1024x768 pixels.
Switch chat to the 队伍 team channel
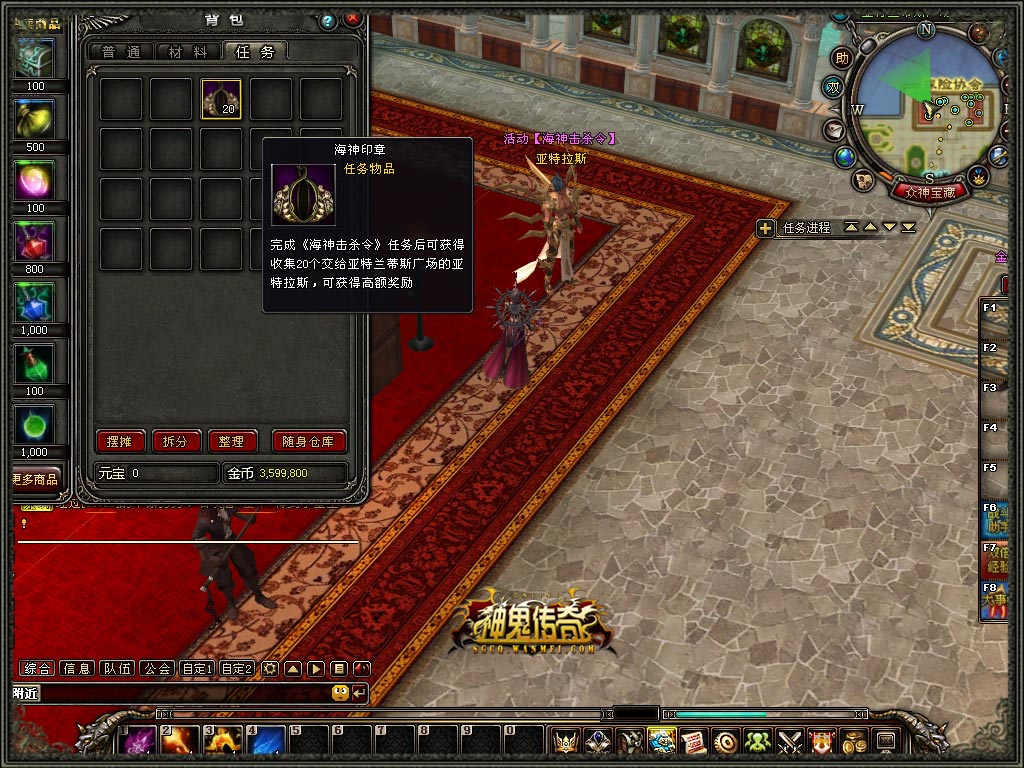[x=118, y=668]
